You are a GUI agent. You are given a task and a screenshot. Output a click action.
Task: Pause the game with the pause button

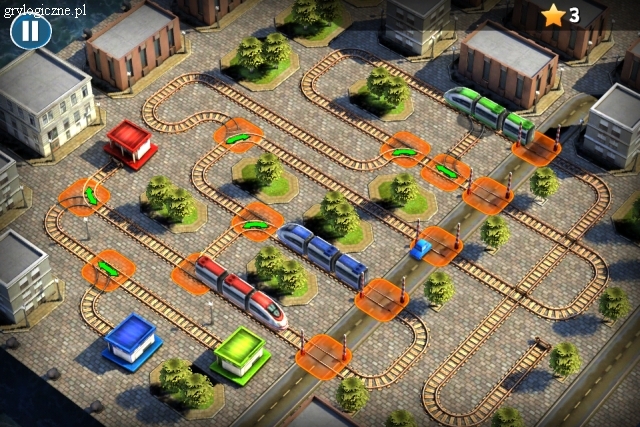(x=31, y=31)
